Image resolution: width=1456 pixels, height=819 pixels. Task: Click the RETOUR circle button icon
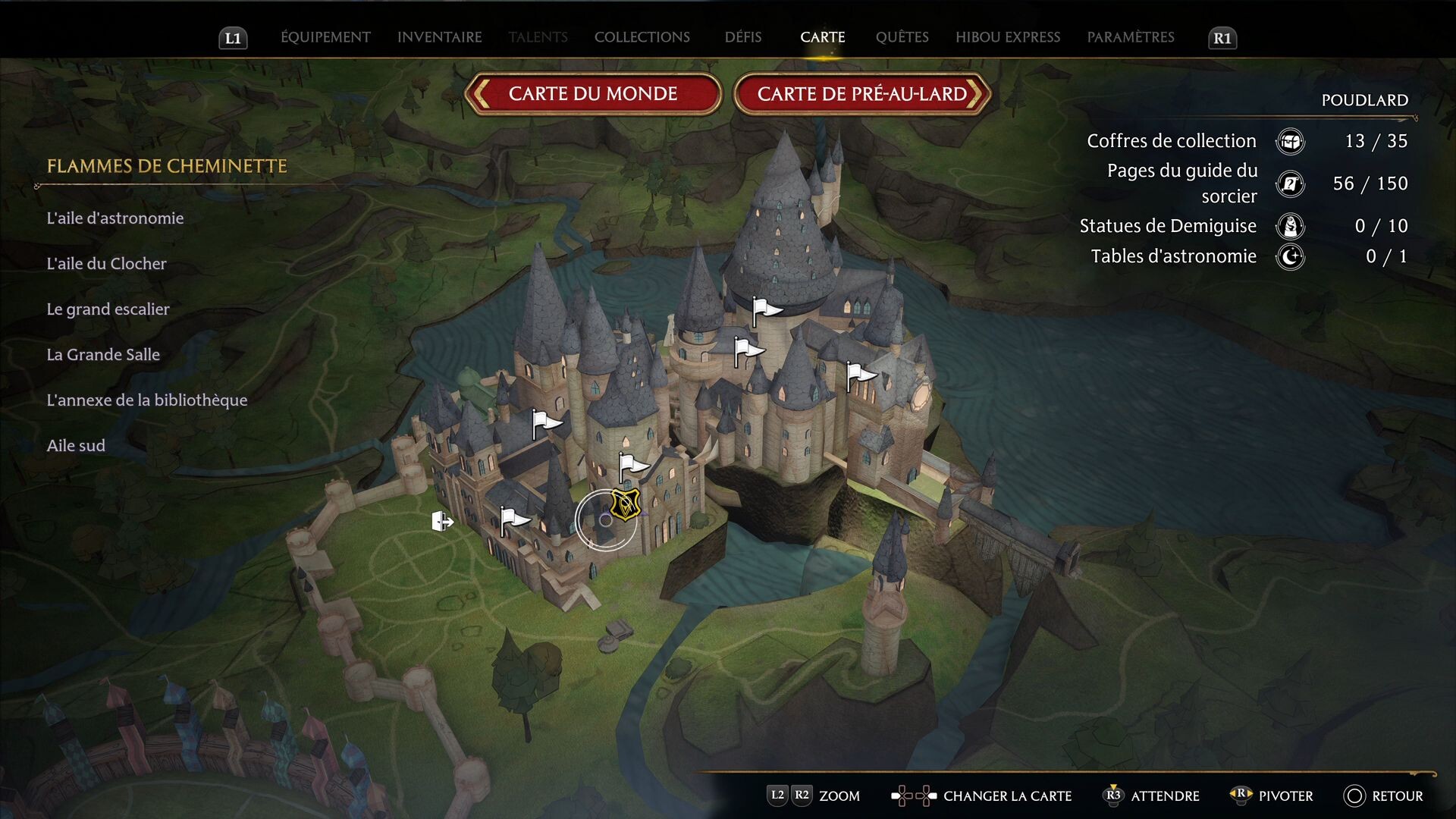tap(1357, 796)
